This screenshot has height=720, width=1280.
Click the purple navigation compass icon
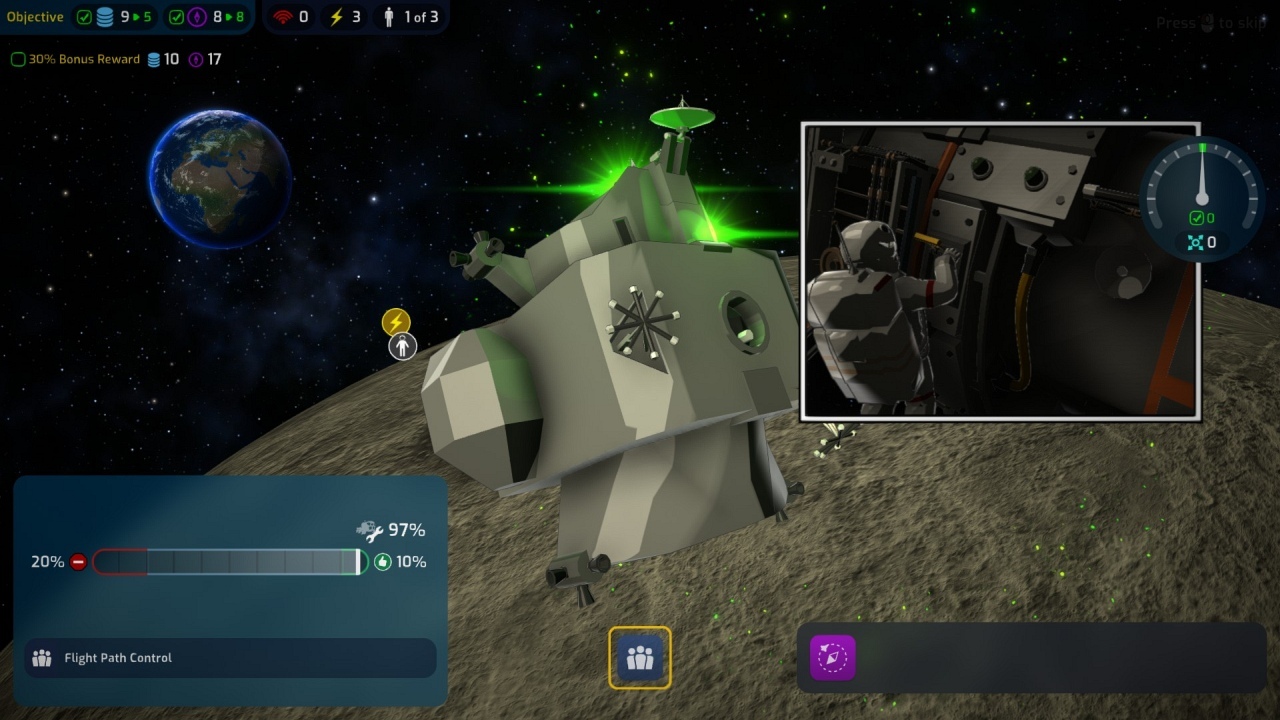pyautogui.click(x=833, y=658)
